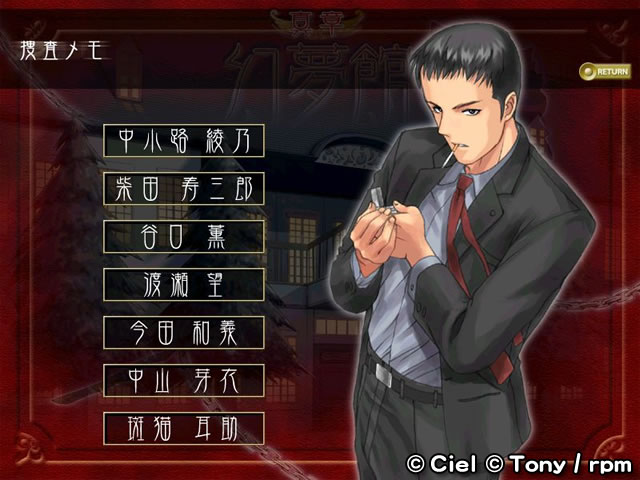
Task: Open the 柴田寿三郎 investigation memo
Action: [x=184, y=189]
